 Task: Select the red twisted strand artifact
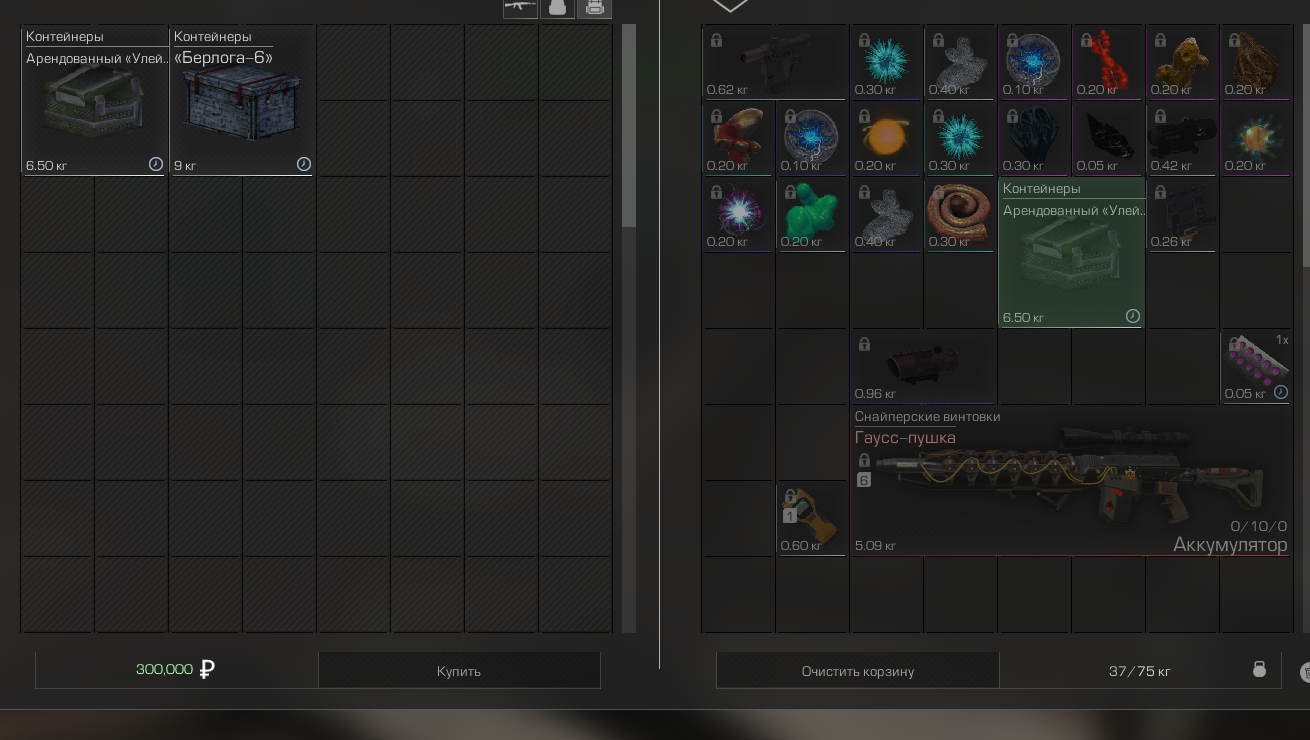[1107, 62]
